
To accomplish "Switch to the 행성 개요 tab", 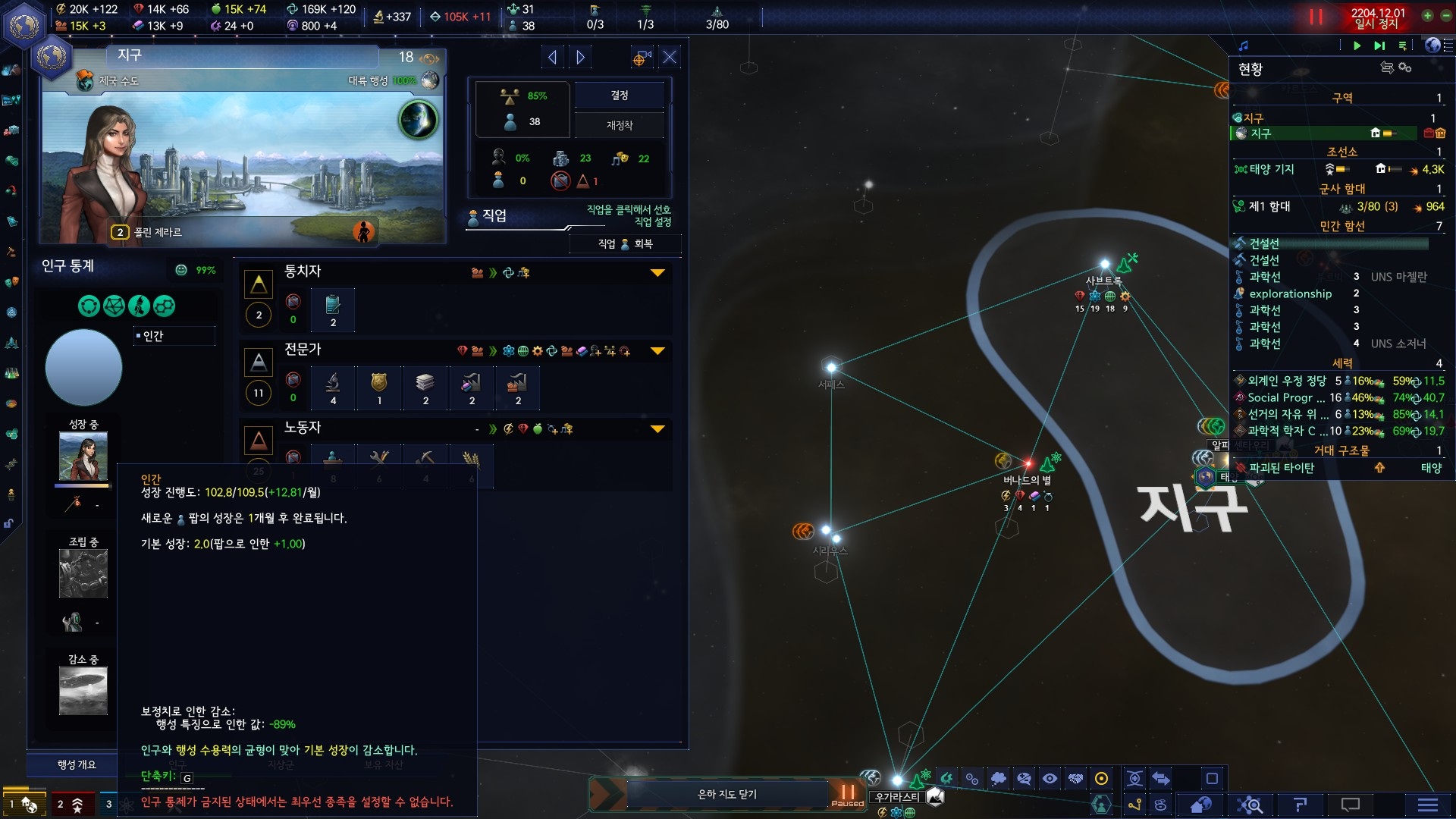I will pyautogui.click(x=77, y=764).
